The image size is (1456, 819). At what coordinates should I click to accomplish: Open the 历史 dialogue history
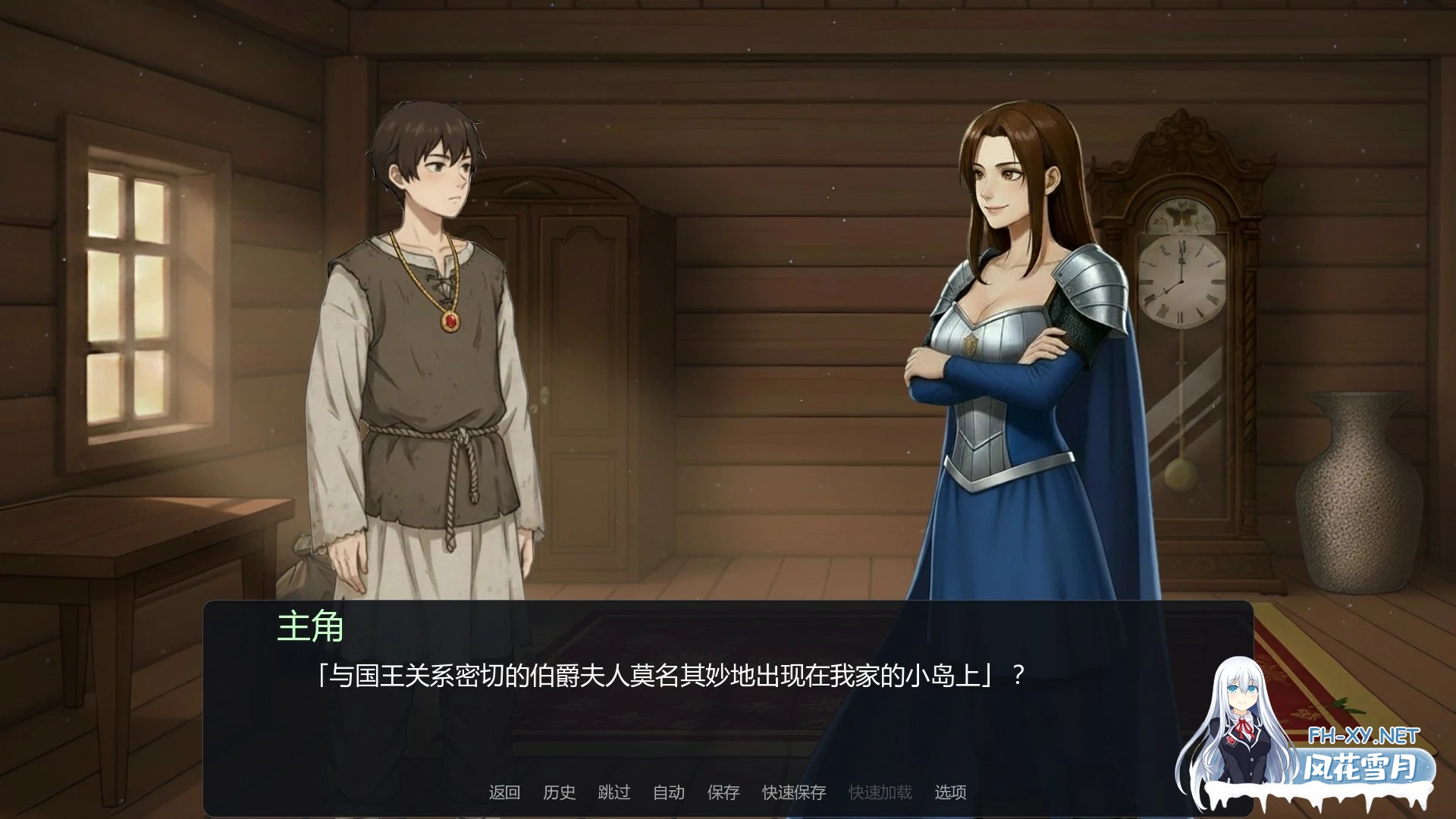tap(560, 791)
